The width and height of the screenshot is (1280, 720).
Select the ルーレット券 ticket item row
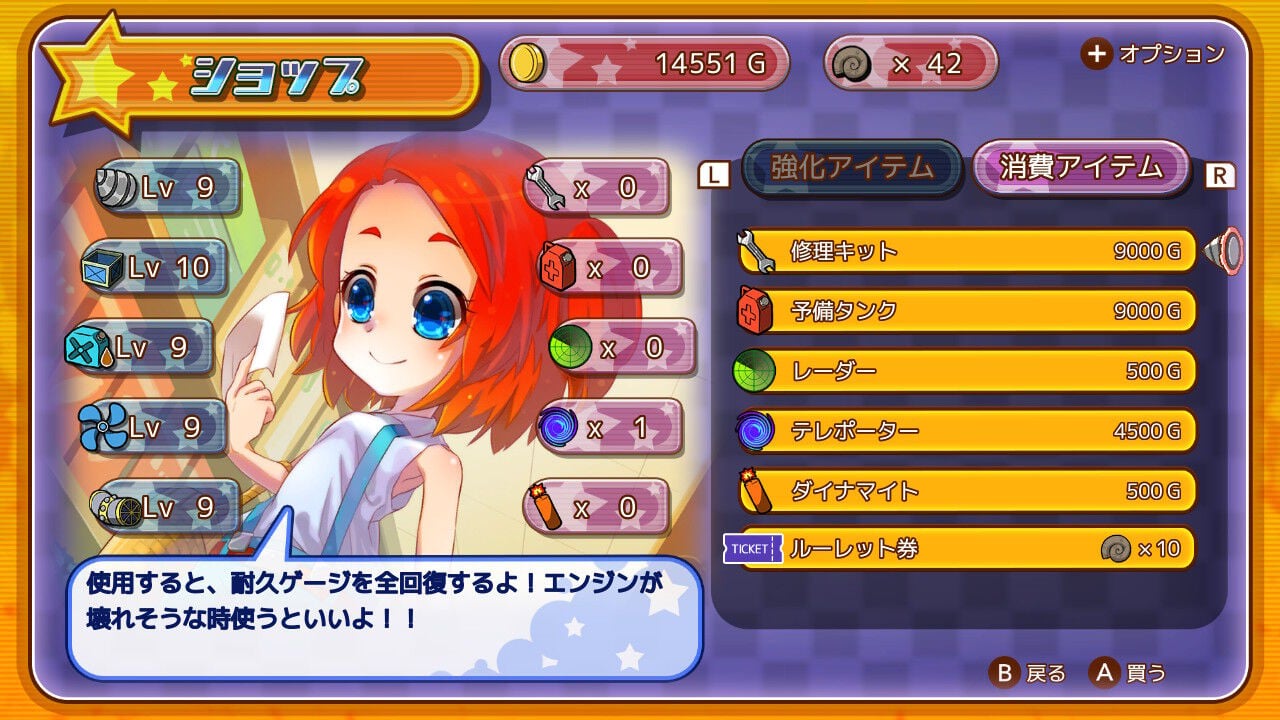coord(960,549)
